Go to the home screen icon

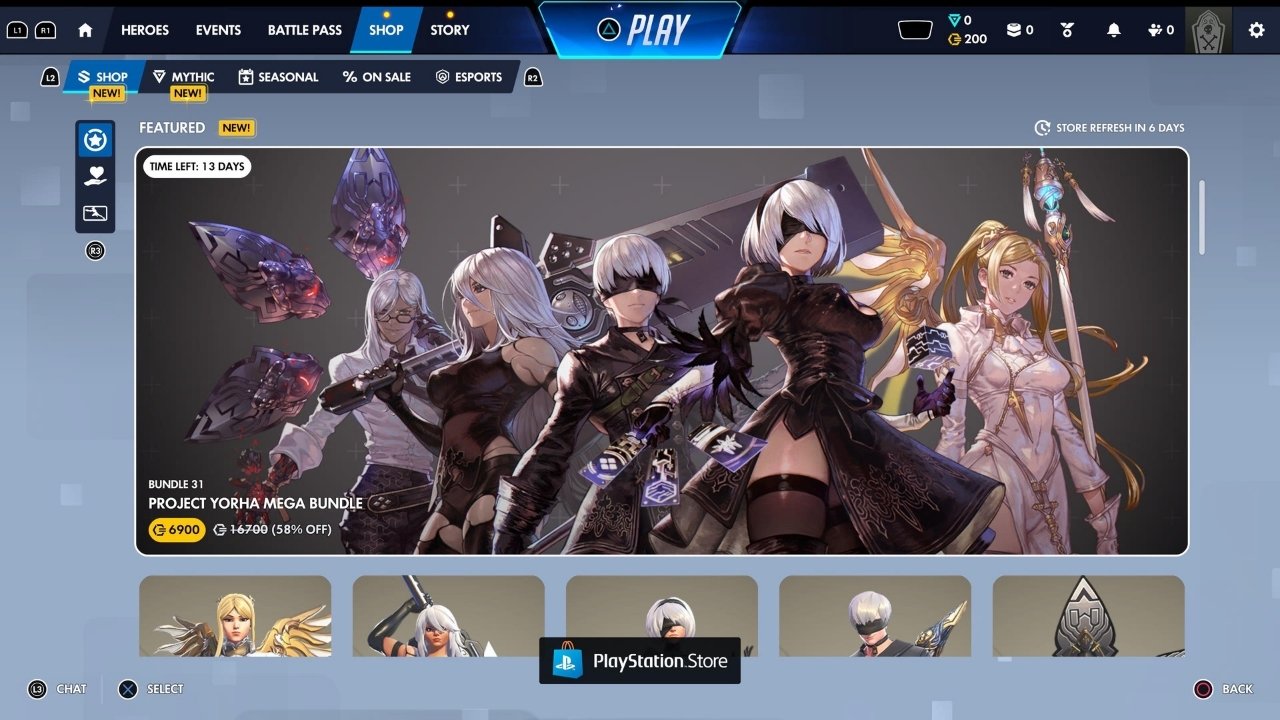point(85,30)
